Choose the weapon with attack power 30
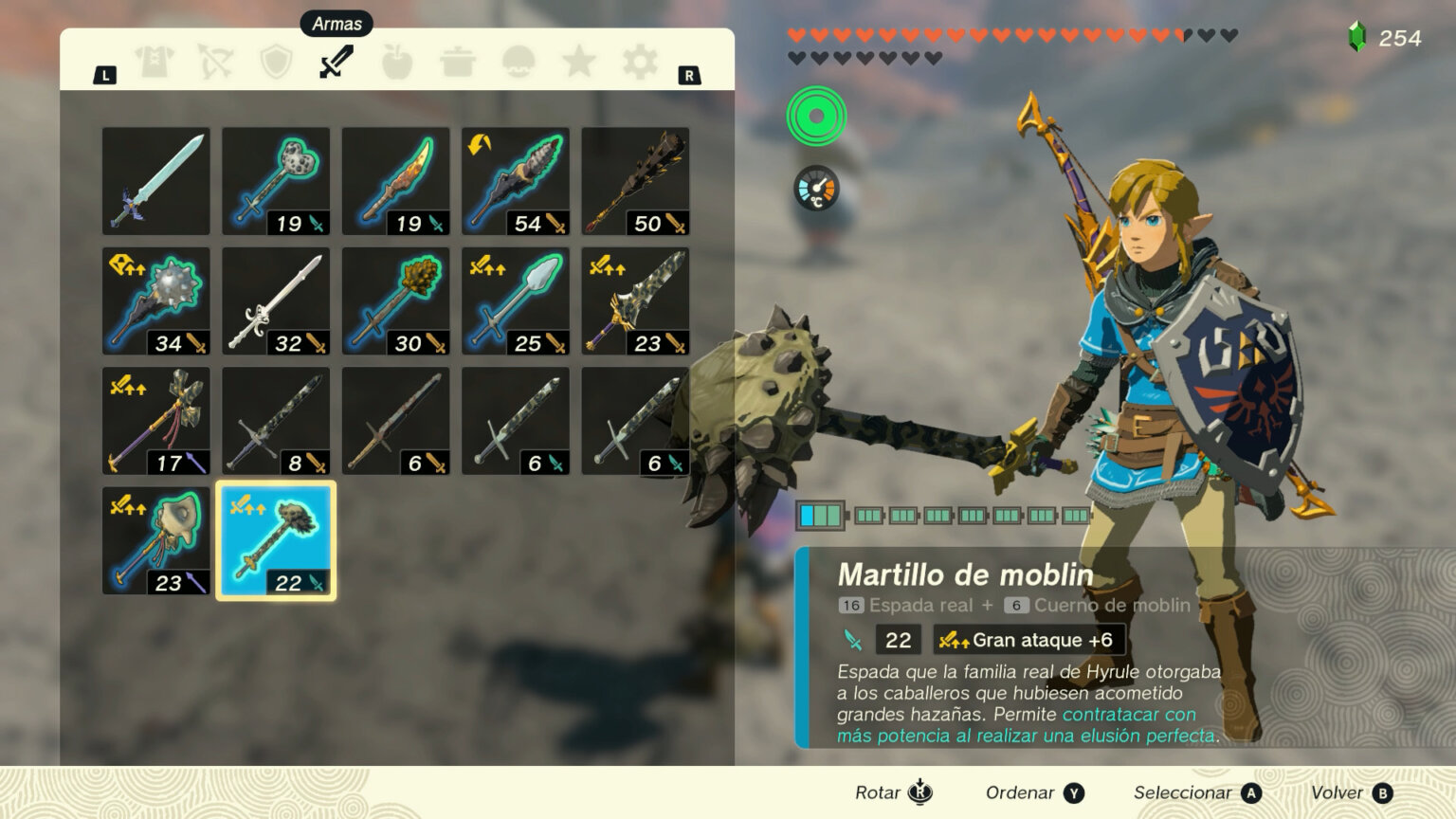 point(395,301)
